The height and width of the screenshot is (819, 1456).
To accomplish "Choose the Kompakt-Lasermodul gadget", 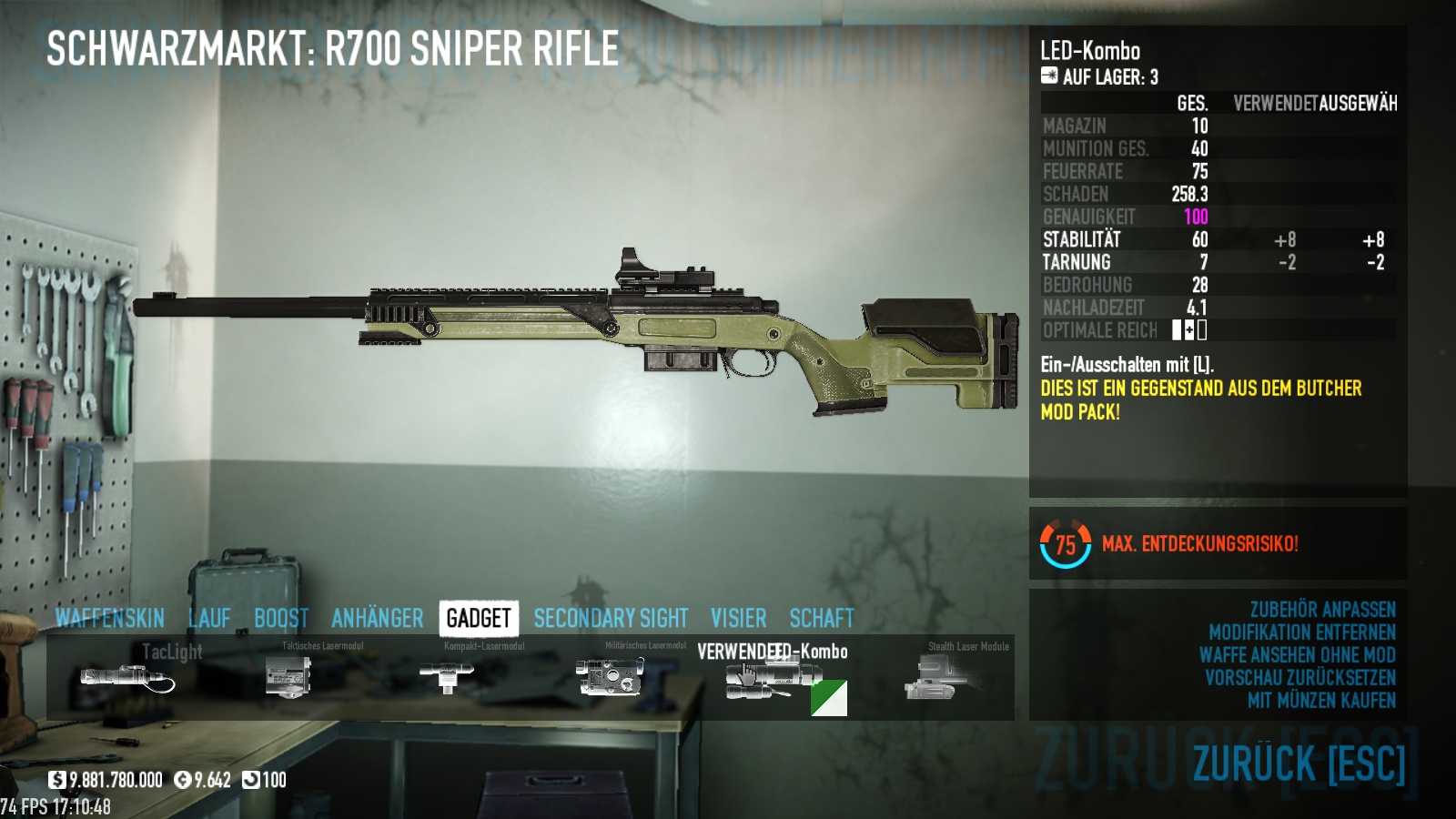I will [x=446, y=678].
